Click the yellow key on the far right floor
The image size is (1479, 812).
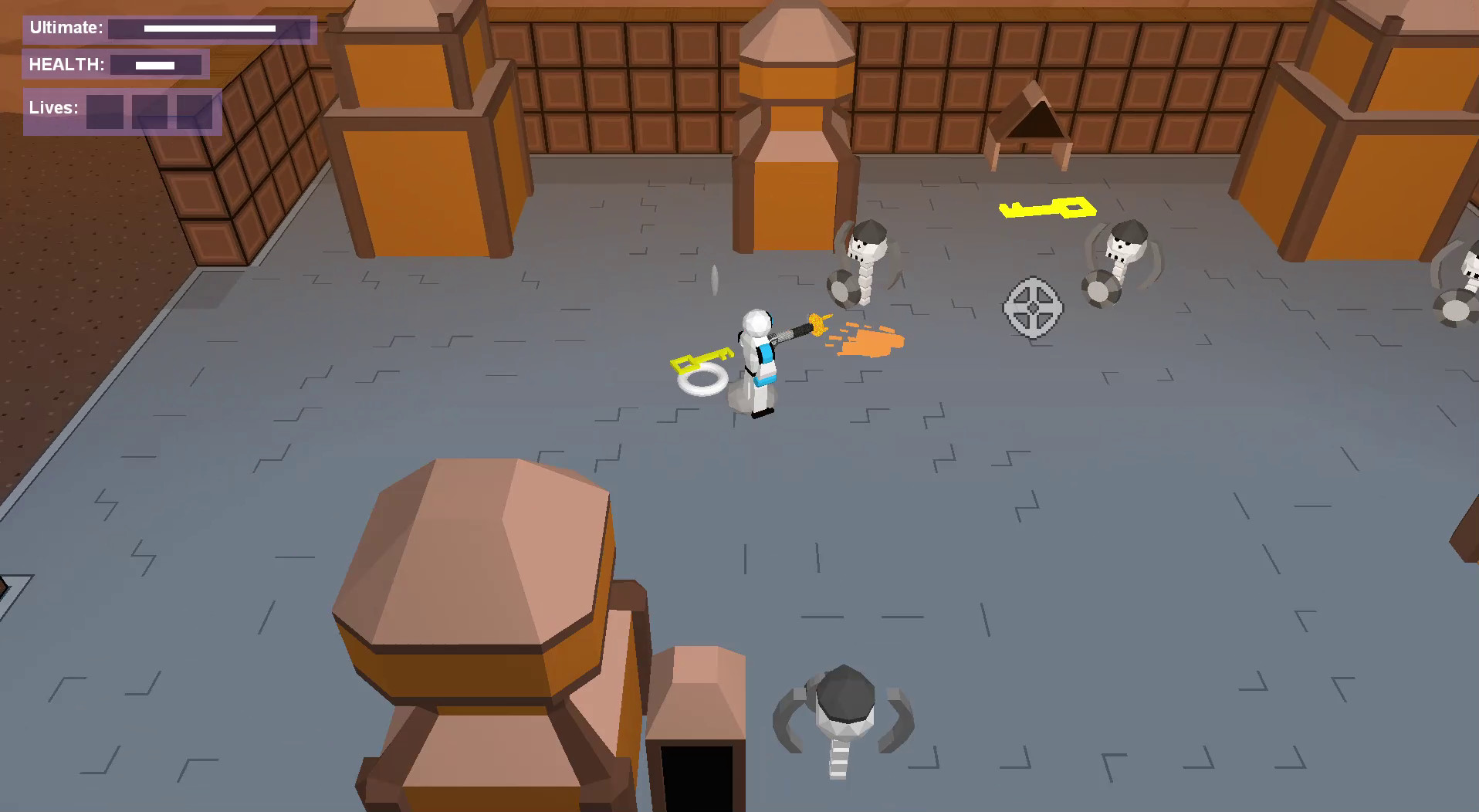1050,208
